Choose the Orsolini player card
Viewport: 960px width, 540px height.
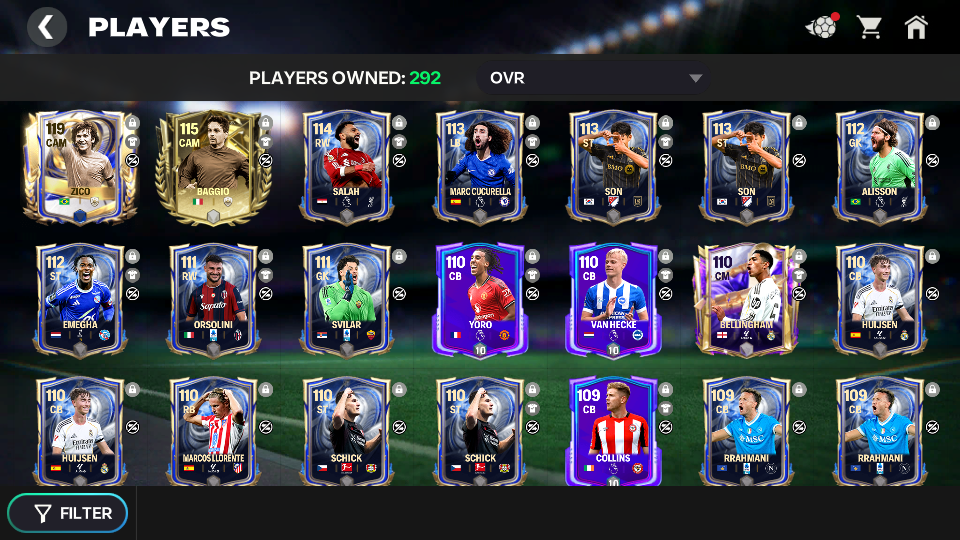212,298
